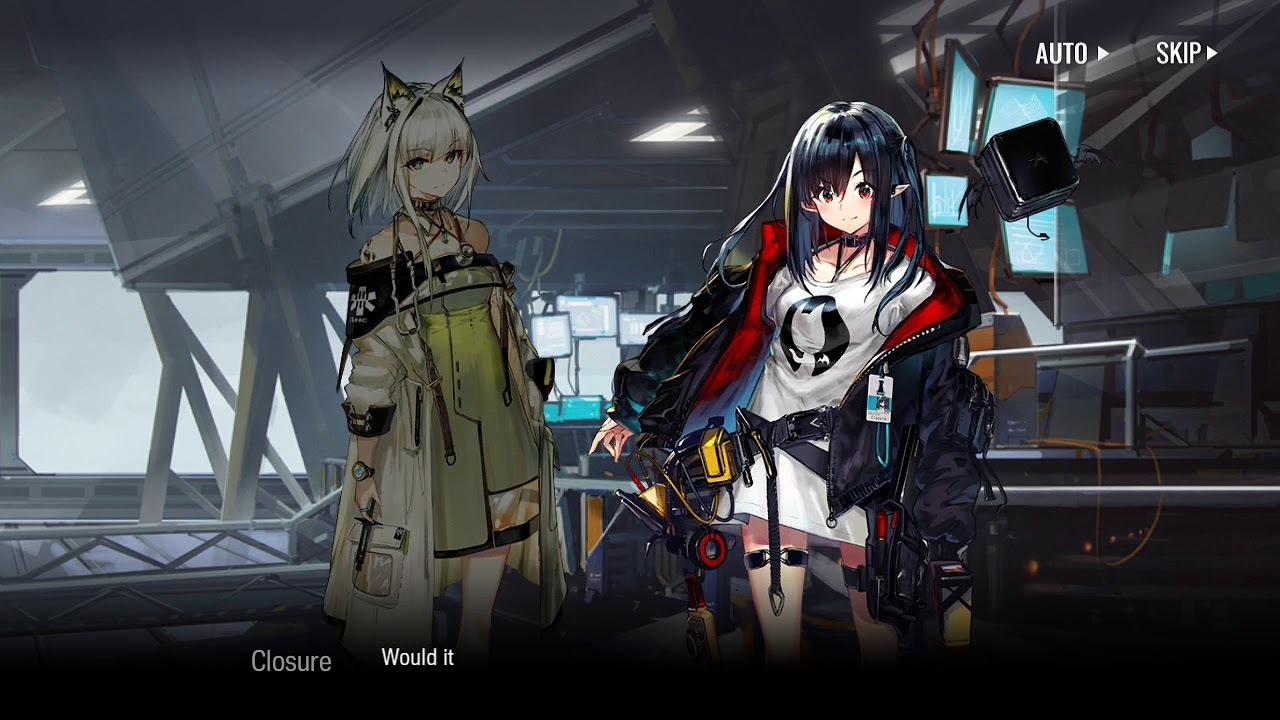Skip the story cutscene
Viewport: 1280px width, 720px height.
pos(1186,54)
